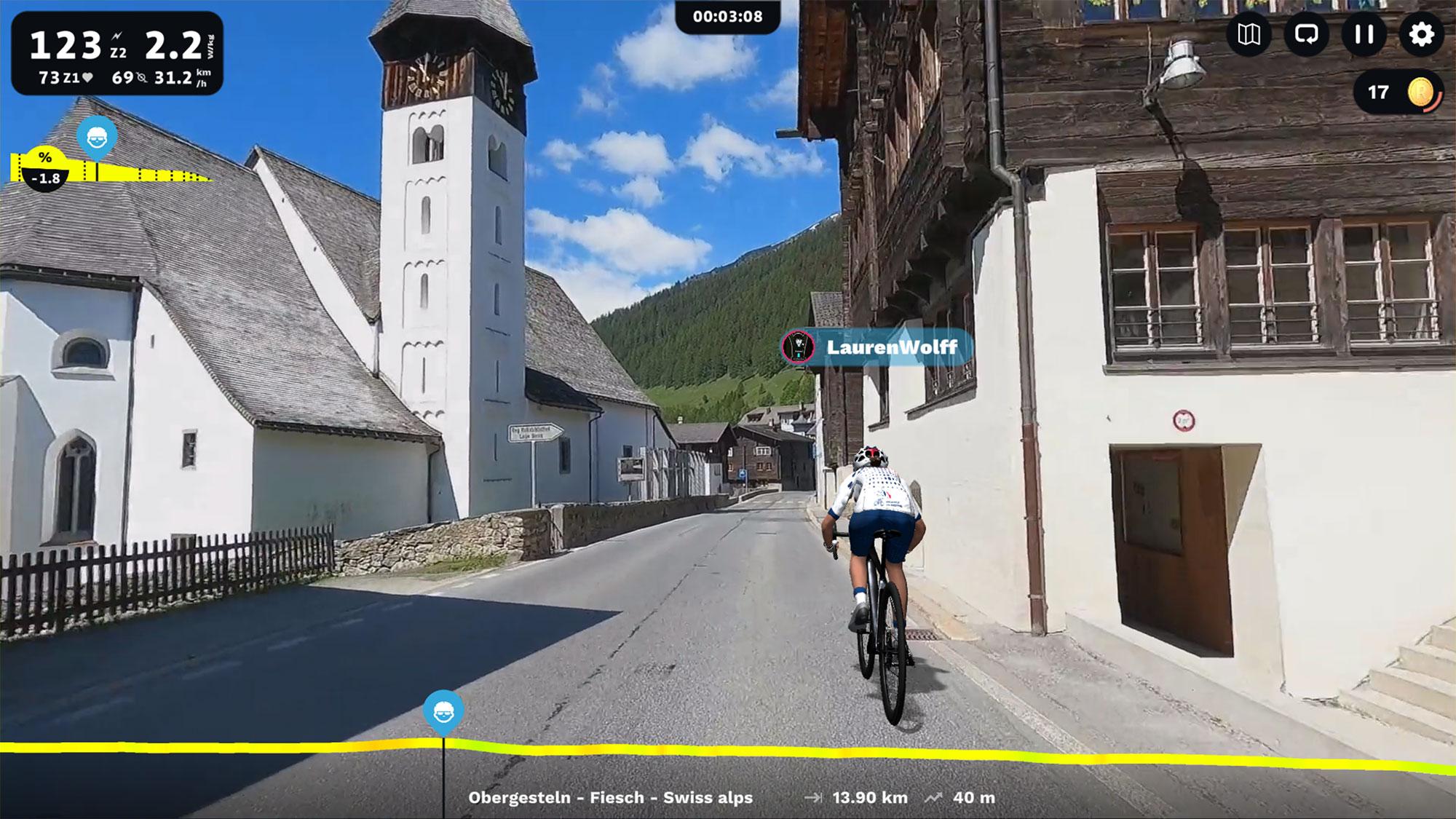Pause the ride with the pause icon
Viewport: 1456px width, 819px height.
(1363, 34)
